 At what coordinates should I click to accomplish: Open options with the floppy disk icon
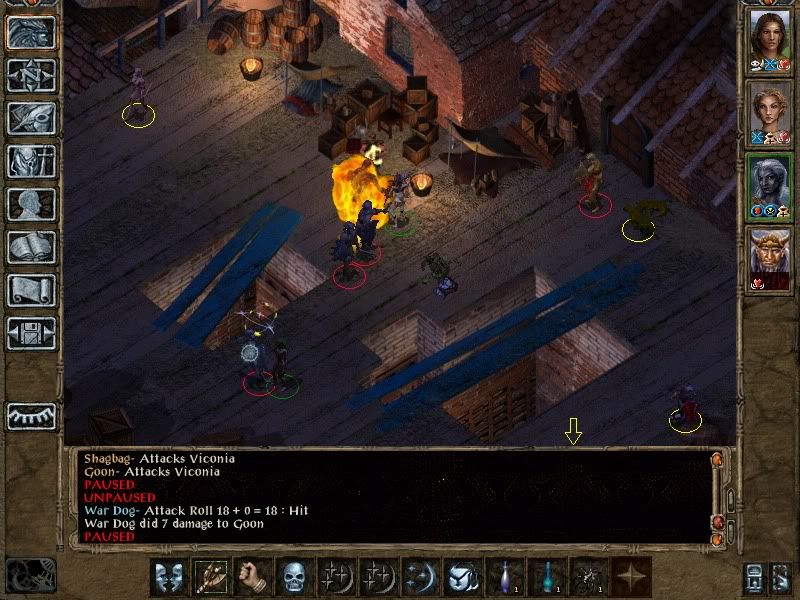(31, 333)
